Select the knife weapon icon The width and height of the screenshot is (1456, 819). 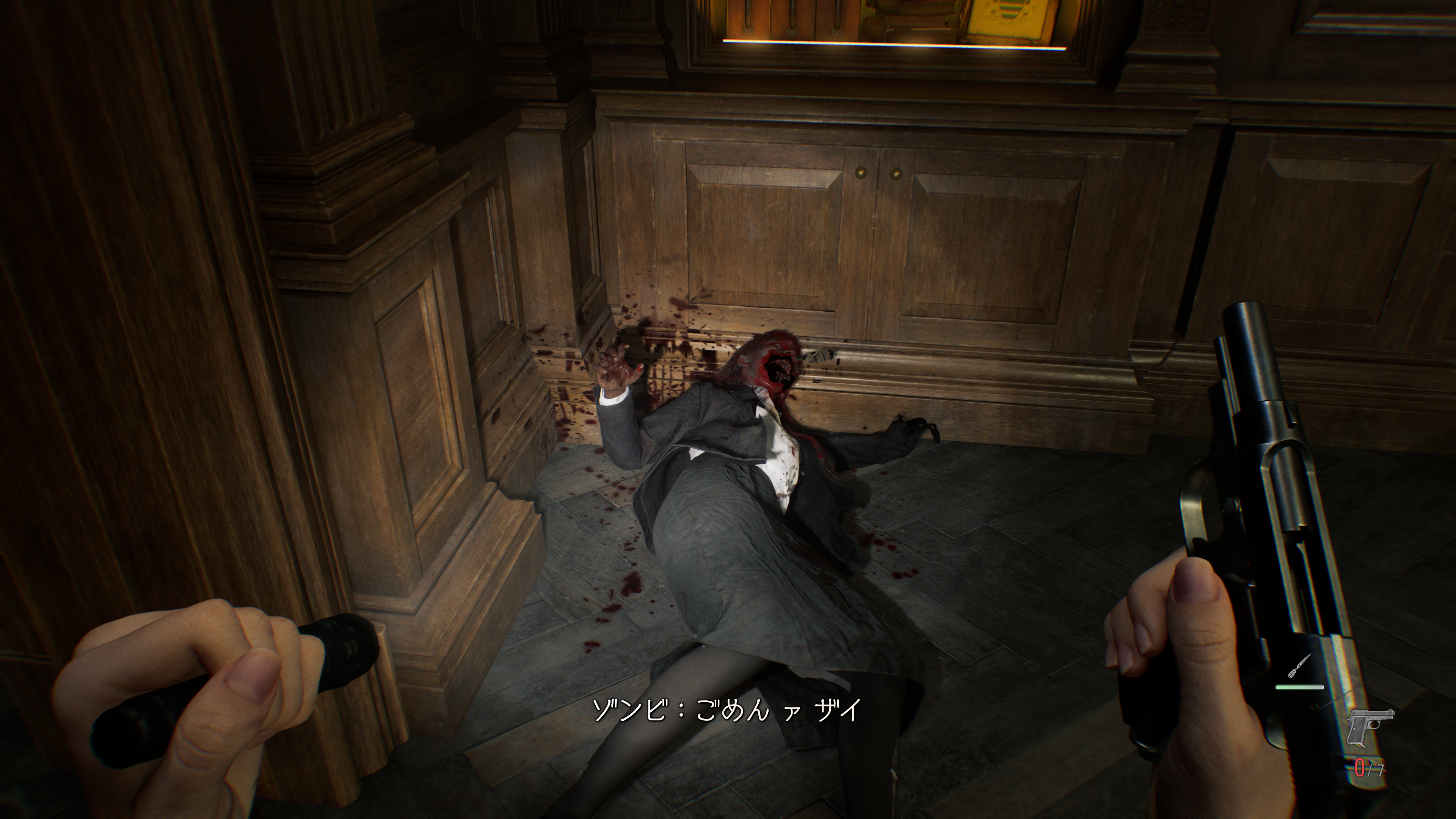(1299, 667)
